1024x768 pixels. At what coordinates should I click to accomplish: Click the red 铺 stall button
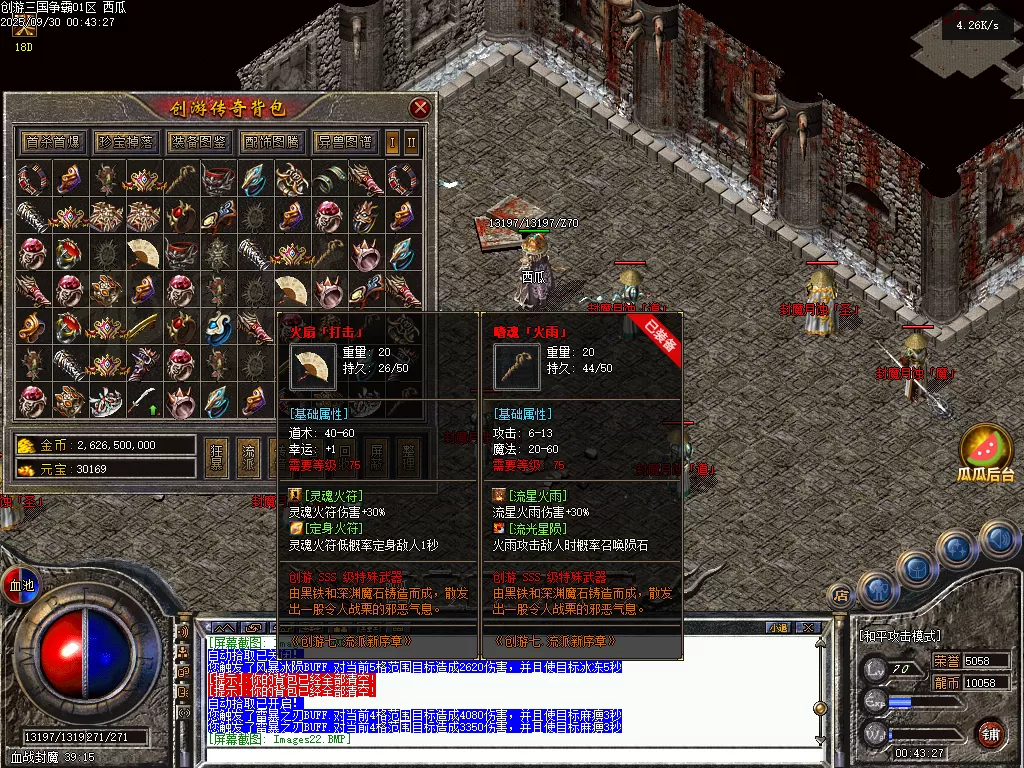pyautogui.click(x=990, y=733)
